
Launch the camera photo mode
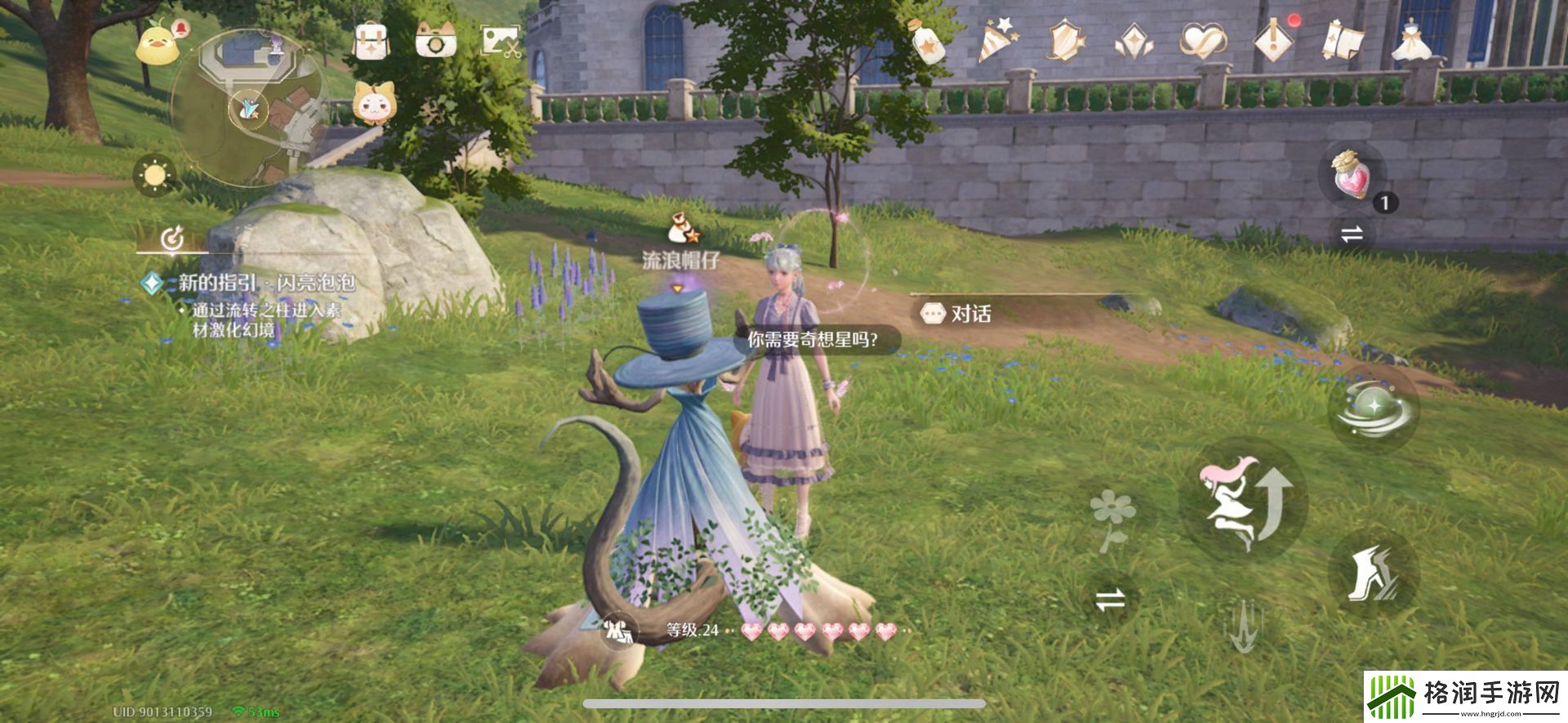pos(435,39)
